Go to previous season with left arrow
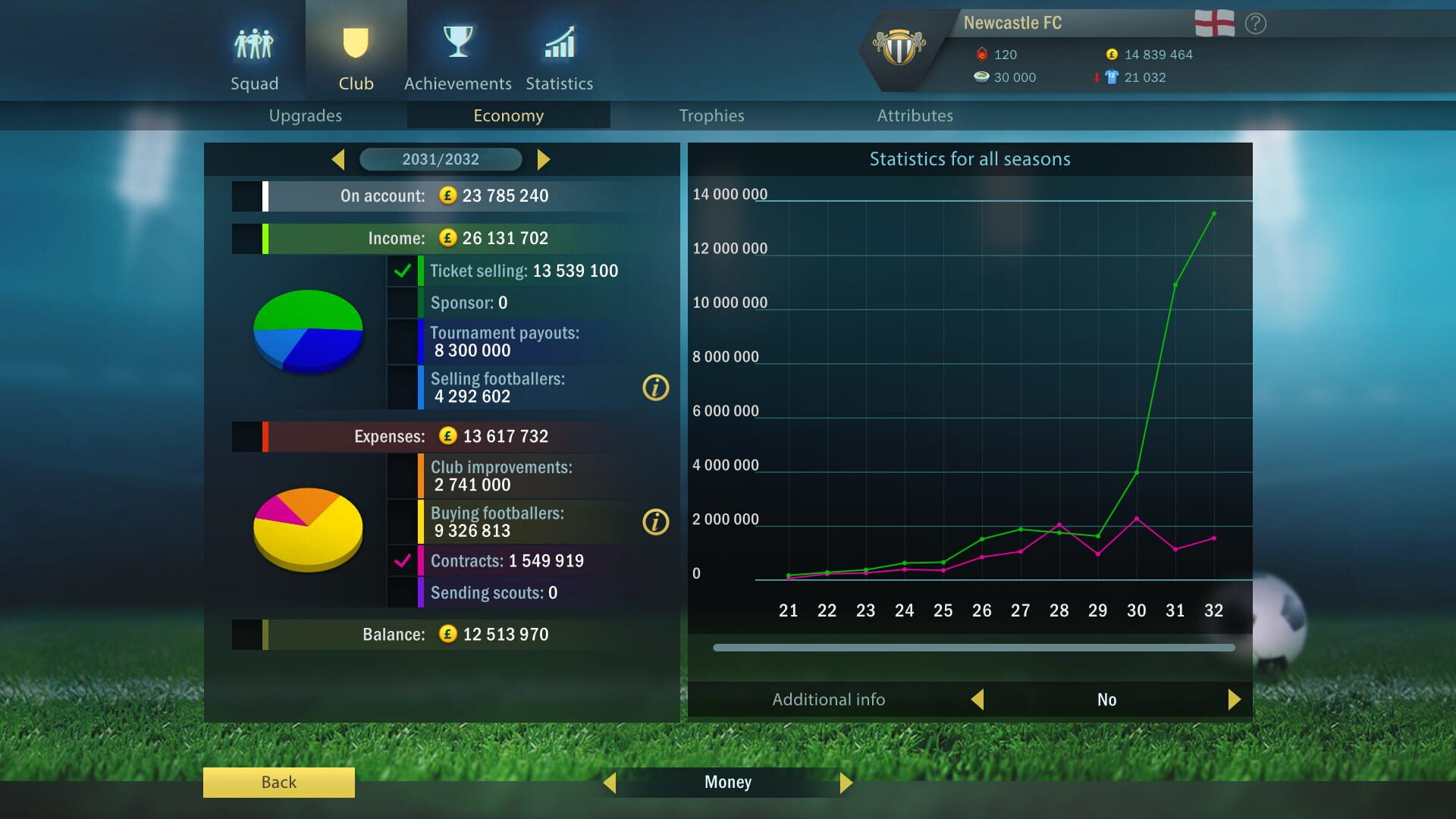 [x=337, y=159]
